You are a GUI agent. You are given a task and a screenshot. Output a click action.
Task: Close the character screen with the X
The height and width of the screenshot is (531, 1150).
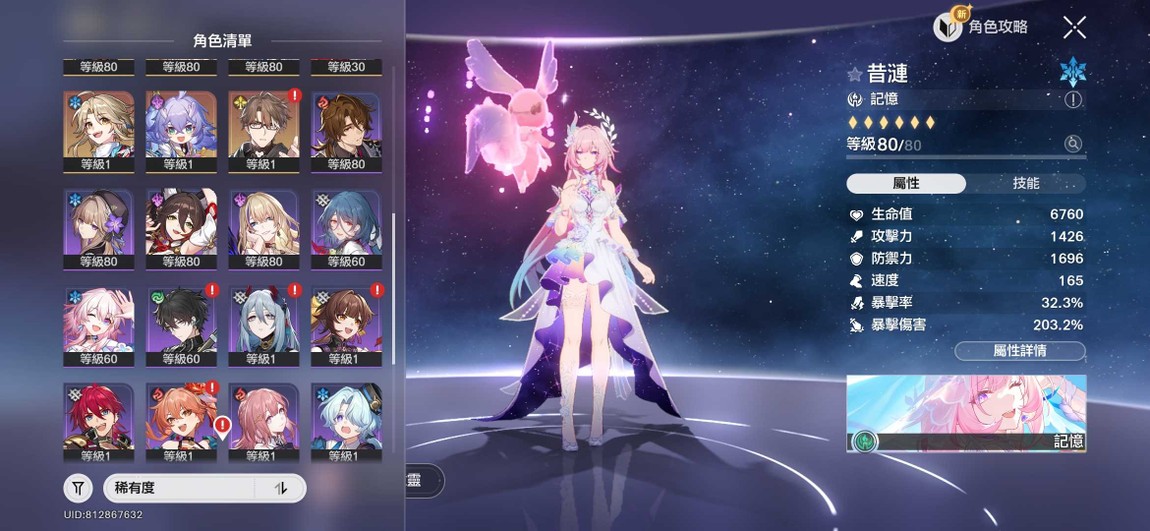click(1074, 27)
